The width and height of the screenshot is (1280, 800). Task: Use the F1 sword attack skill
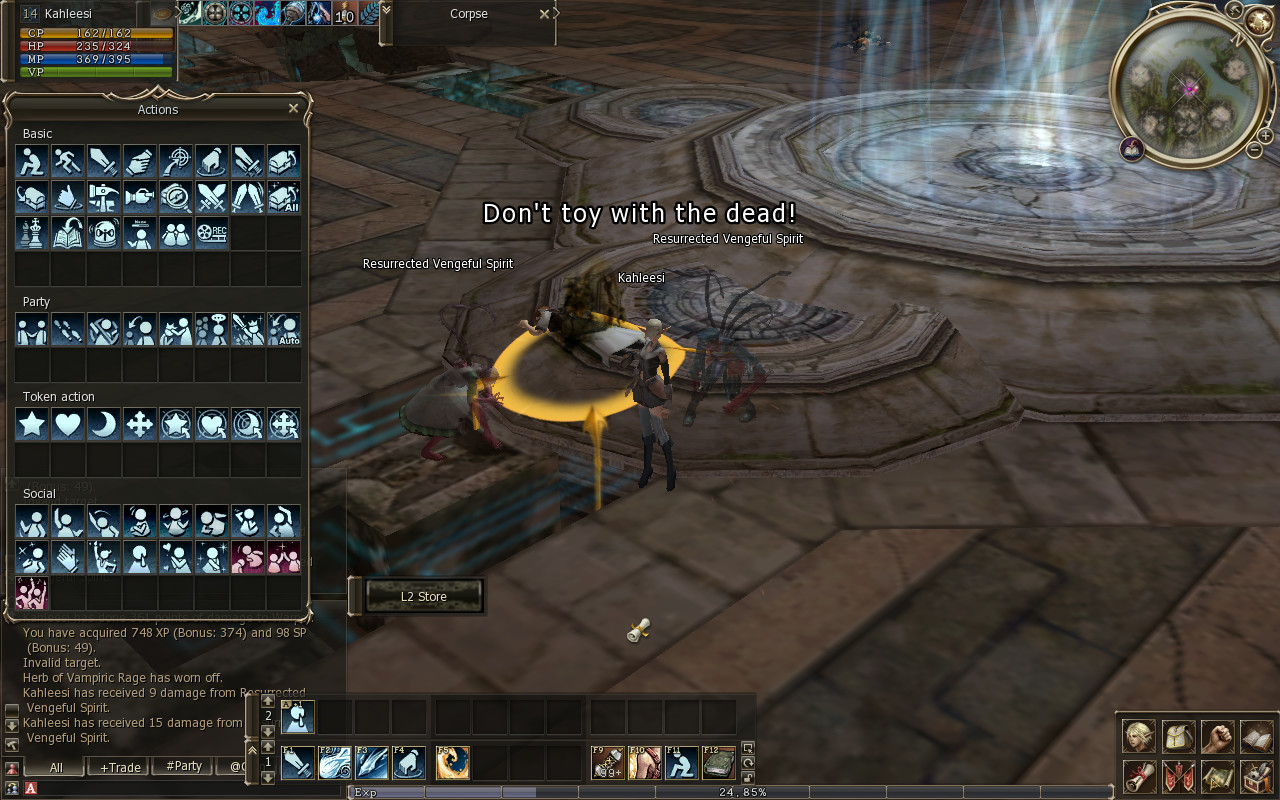(x=298, y=763)
